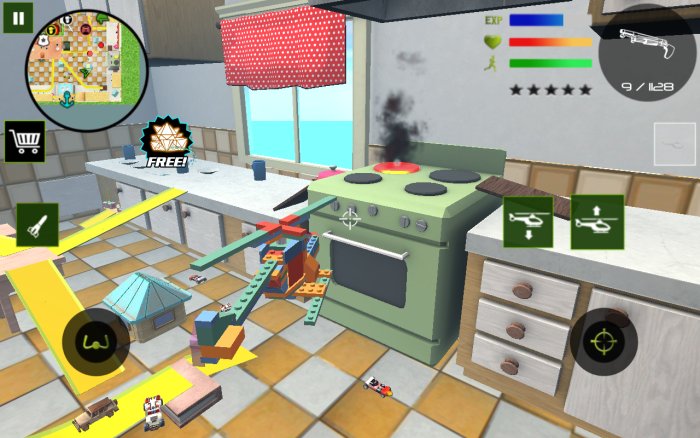700x438 pixels.
Task: Switch weapon via the shotgun selector
Action: [648, 52]
